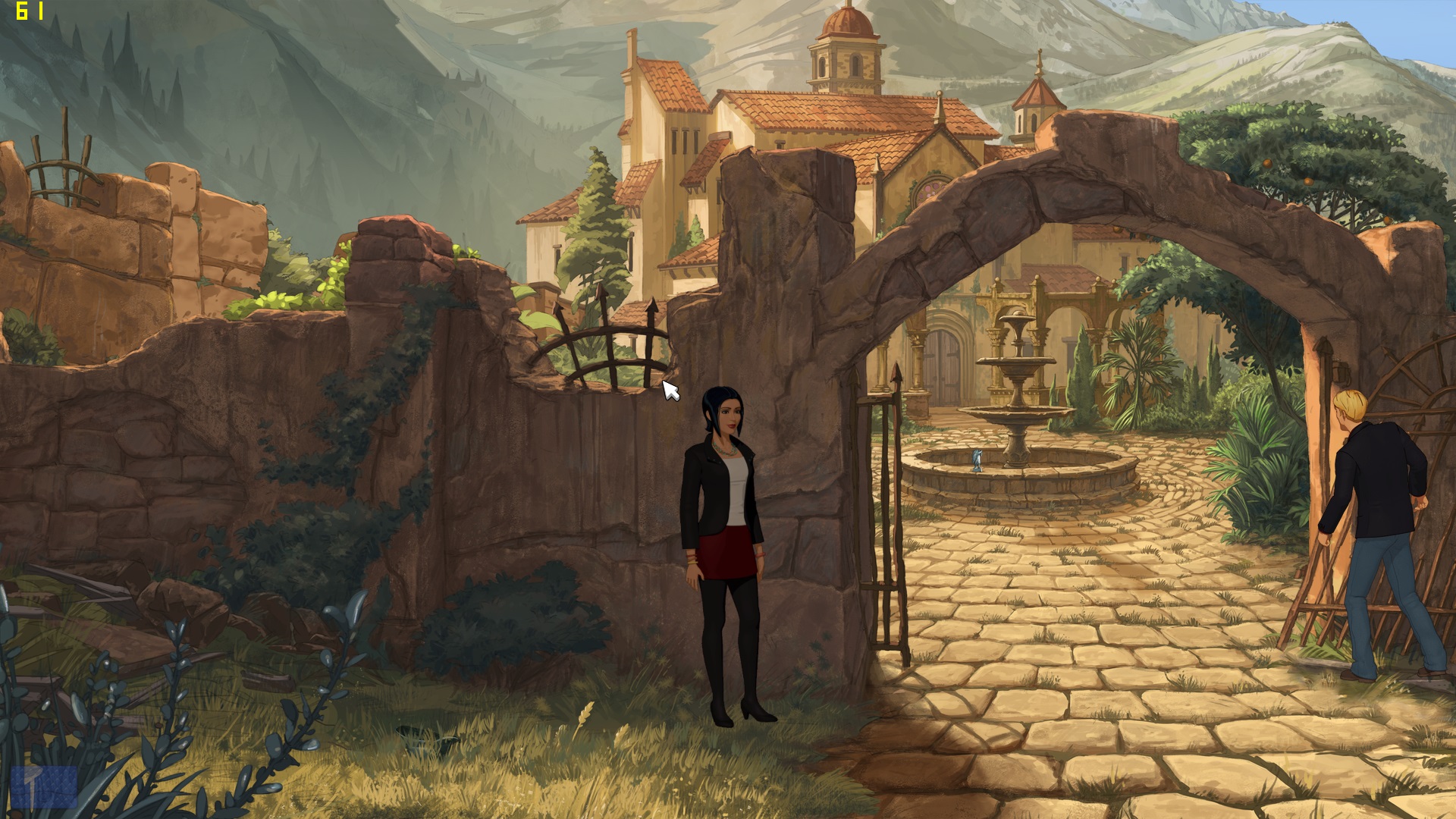Screen dimensions: 1456x819
Task: Open the blue handbag inventory
Action: coord(44,786)
